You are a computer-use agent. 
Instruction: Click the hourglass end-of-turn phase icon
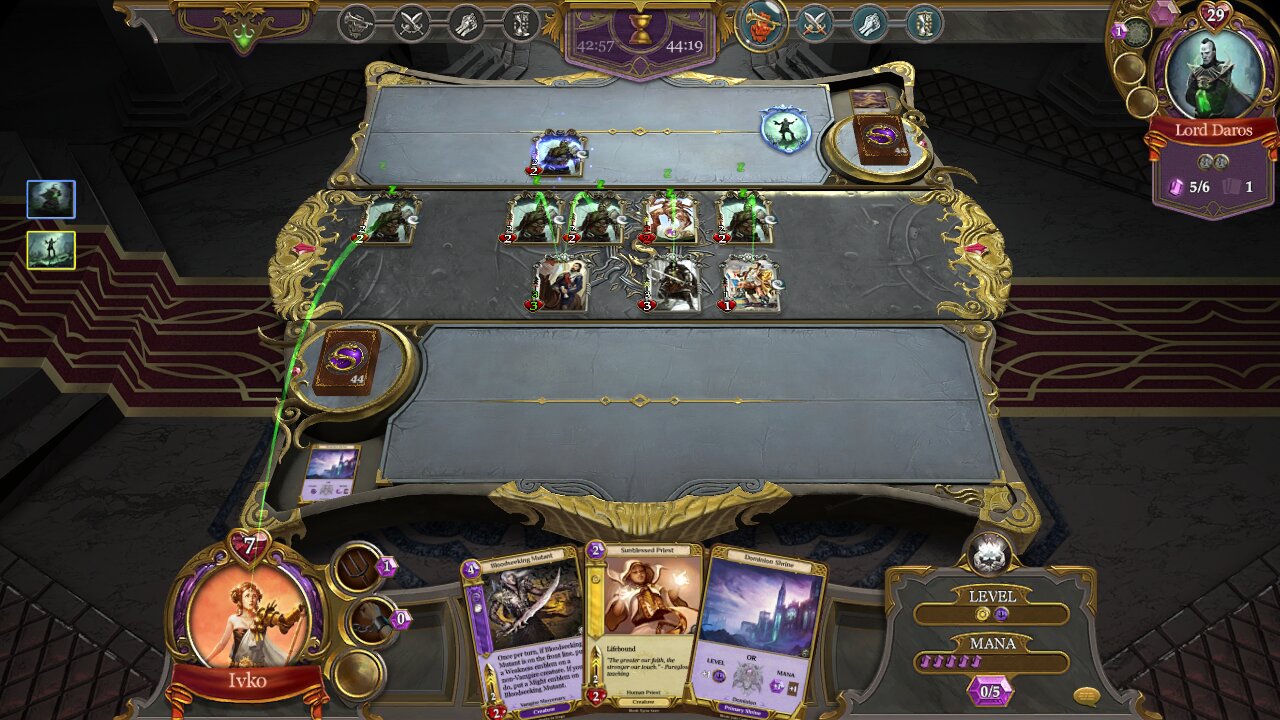click(520, 22)
